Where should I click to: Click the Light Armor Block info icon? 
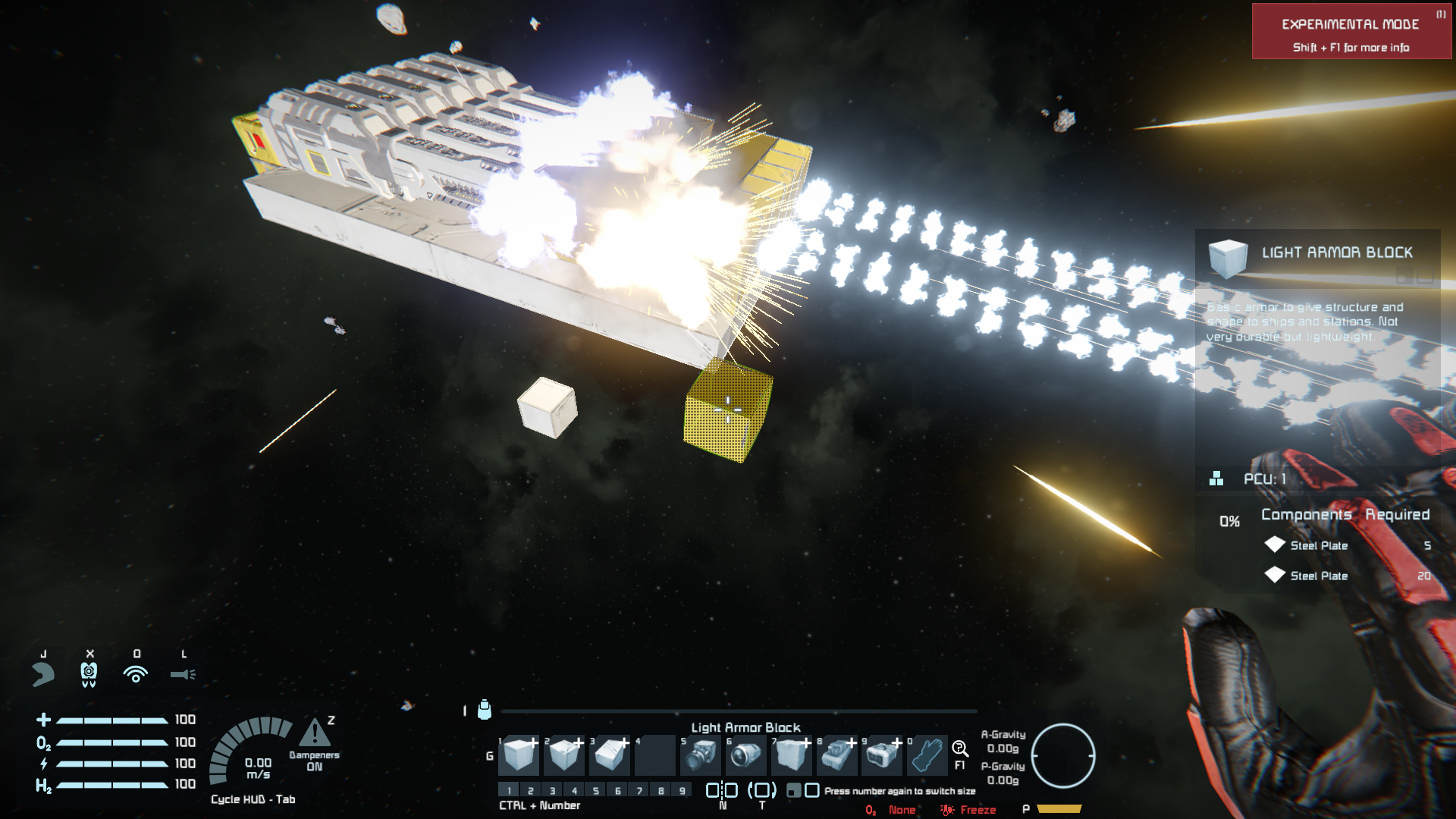click(x=1228, y=256)
